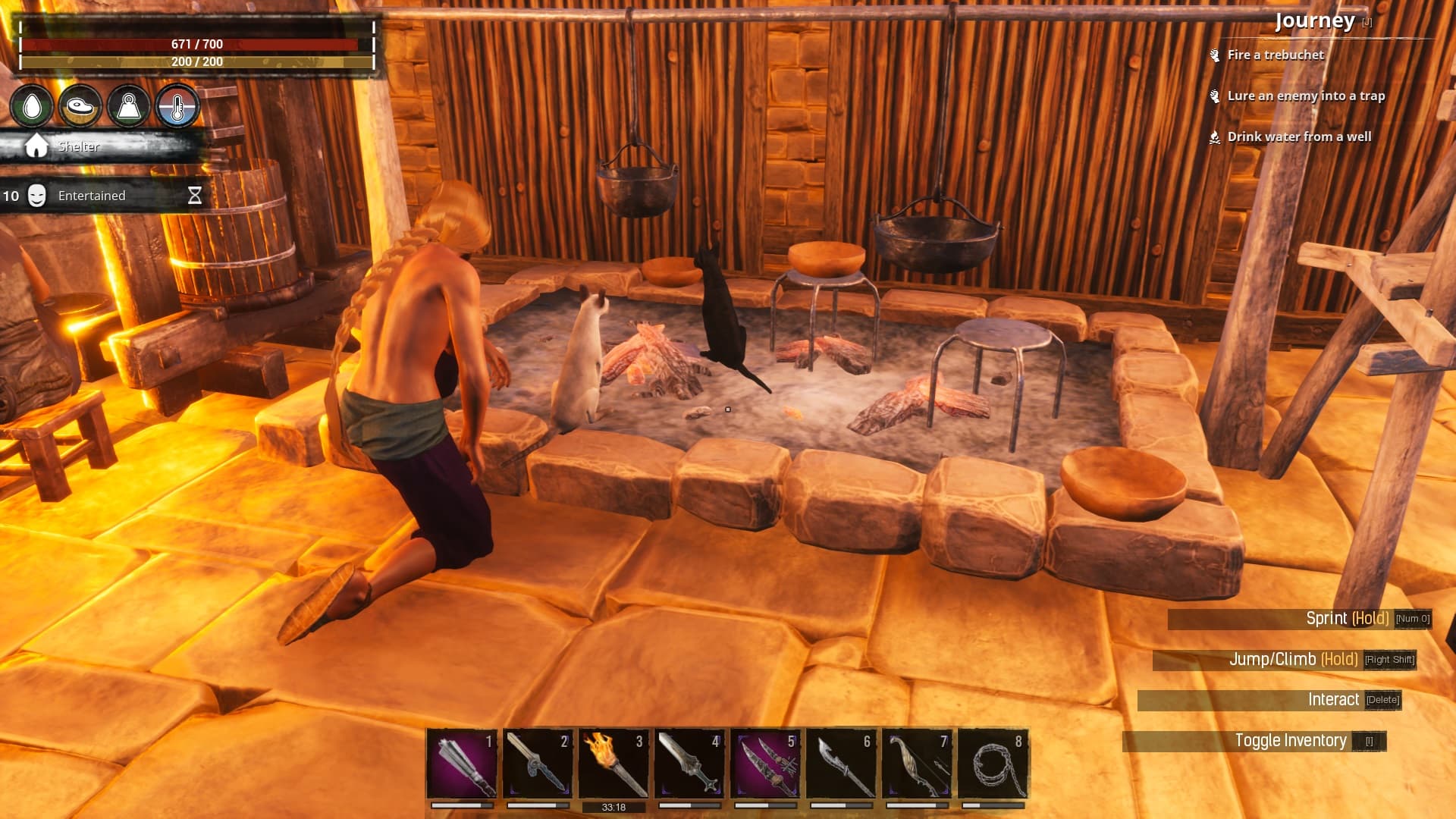This screenshot has width=1456, height=819.
Task: Equip the broadsword in hotbar slot 4
Action: (x=689, y=764)
